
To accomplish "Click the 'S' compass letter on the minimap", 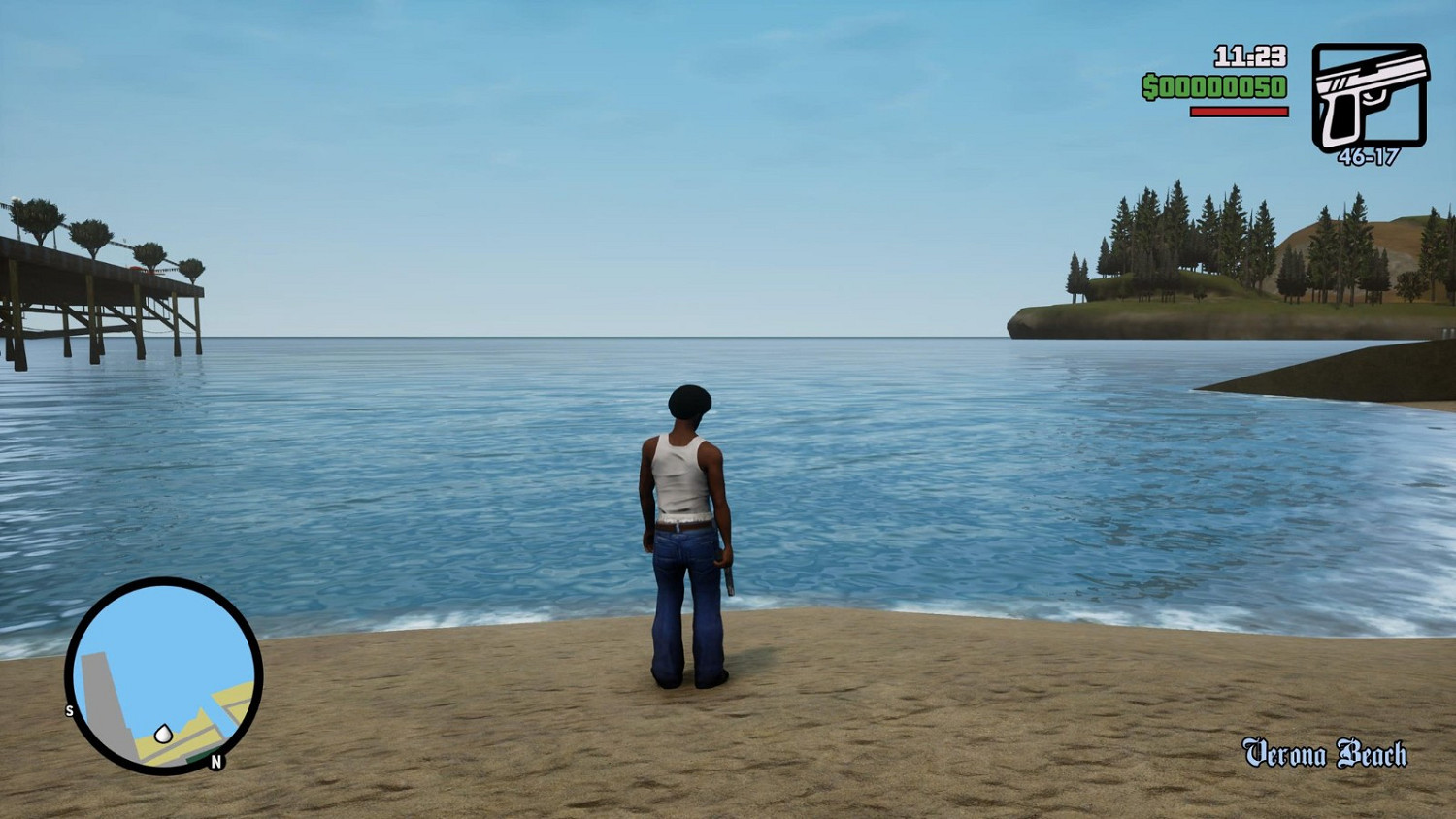I will coord(69,711).
